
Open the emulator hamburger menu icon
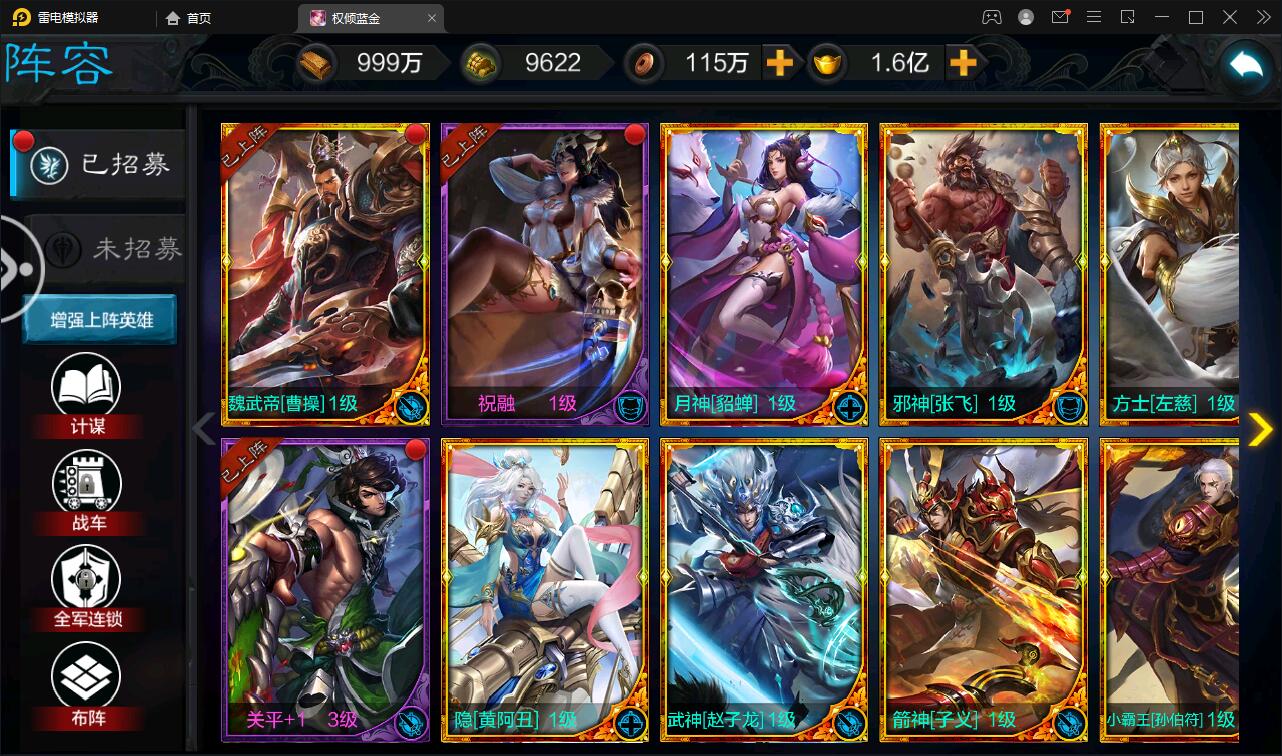pyautogui.click(x=1094, y=17)
